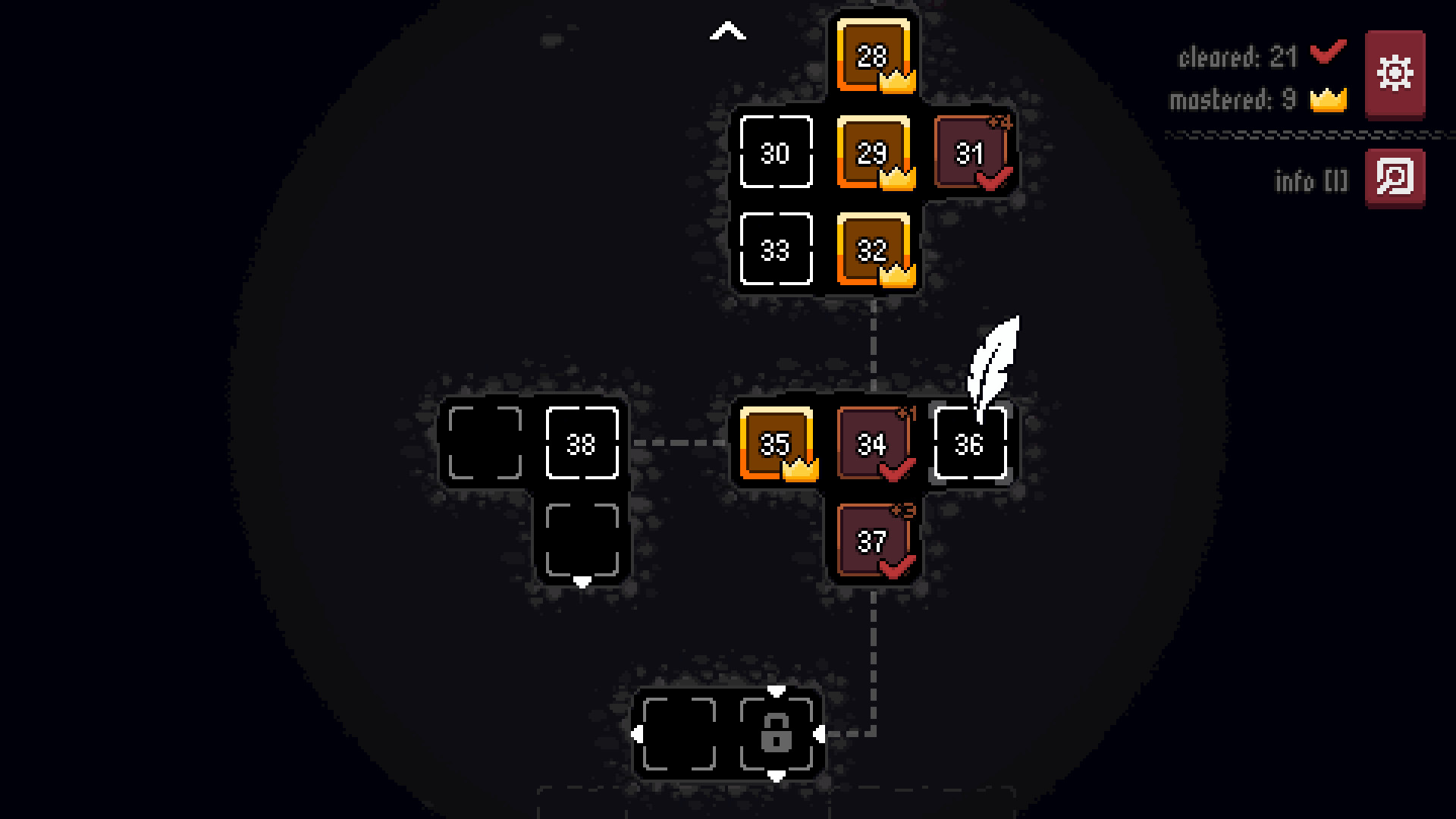Click the crown badge on level 32
1456x819 pixels.
point(898,273)
